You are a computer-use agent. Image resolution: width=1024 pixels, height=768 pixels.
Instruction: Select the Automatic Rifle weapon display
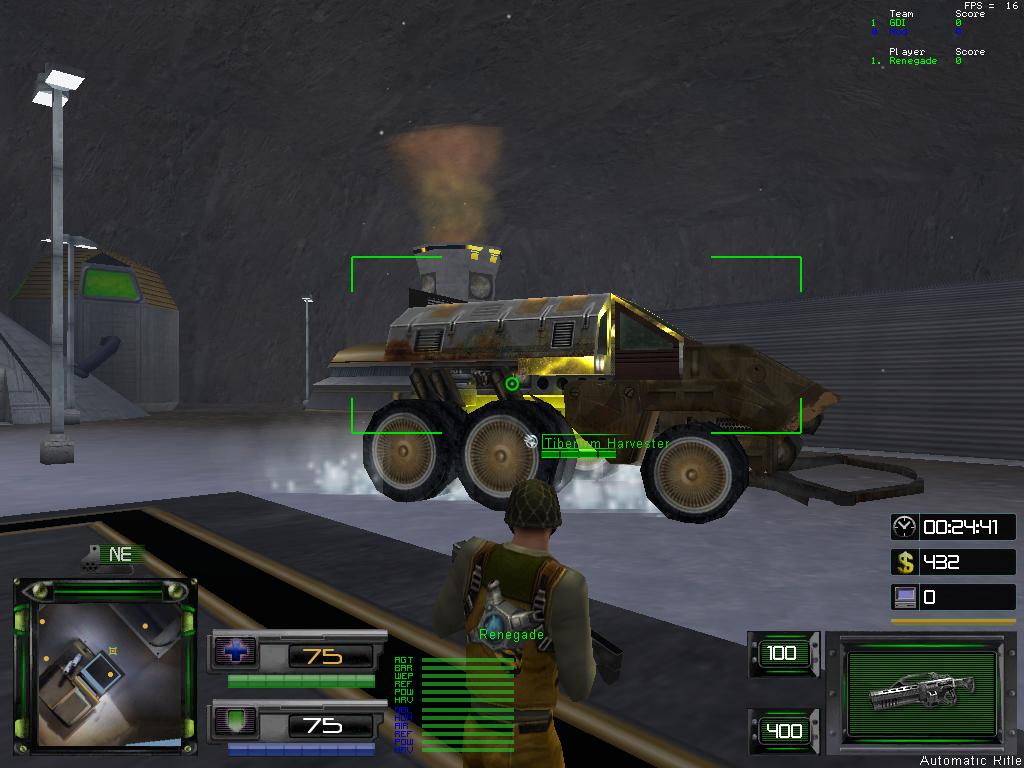tap(921, 692)
